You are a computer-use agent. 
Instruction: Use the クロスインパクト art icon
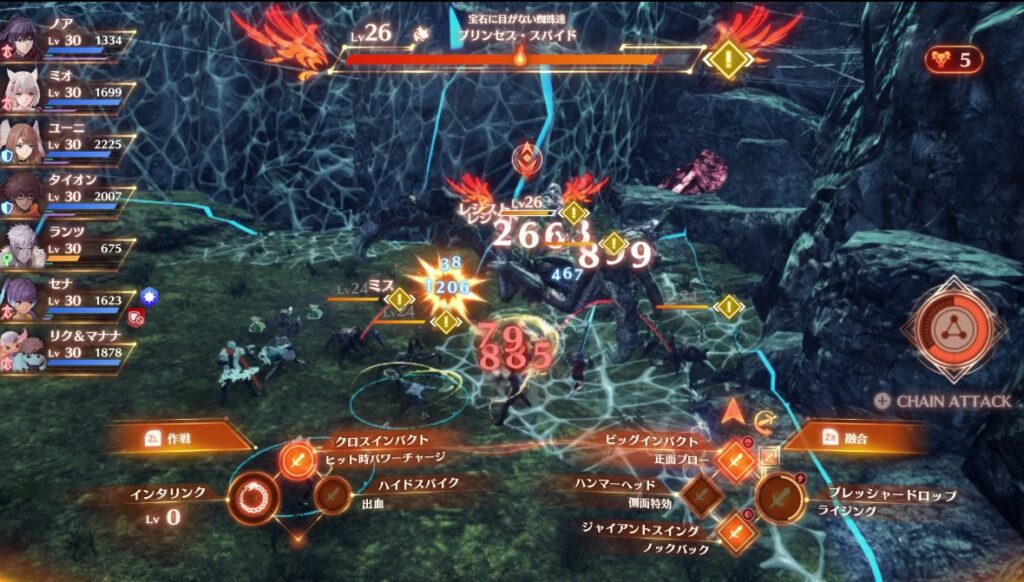297,459
